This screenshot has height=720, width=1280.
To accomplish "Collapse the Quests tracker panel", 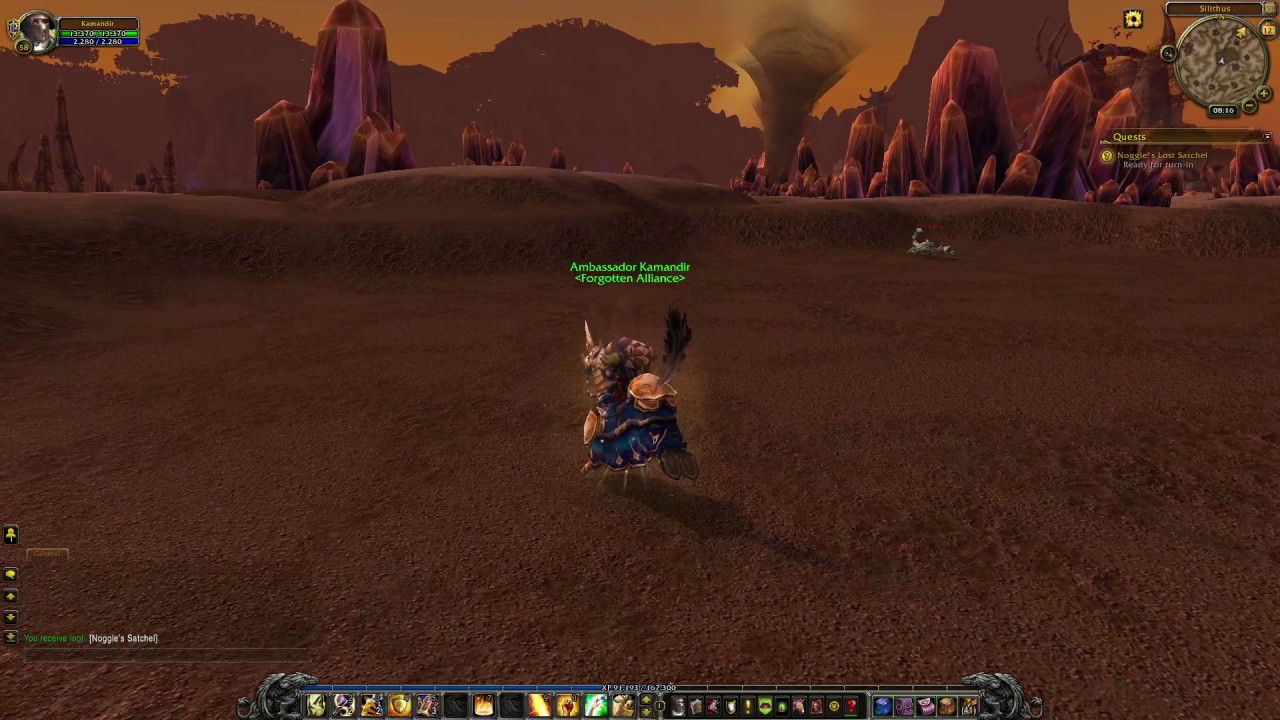I will [x=1267, y=137].
